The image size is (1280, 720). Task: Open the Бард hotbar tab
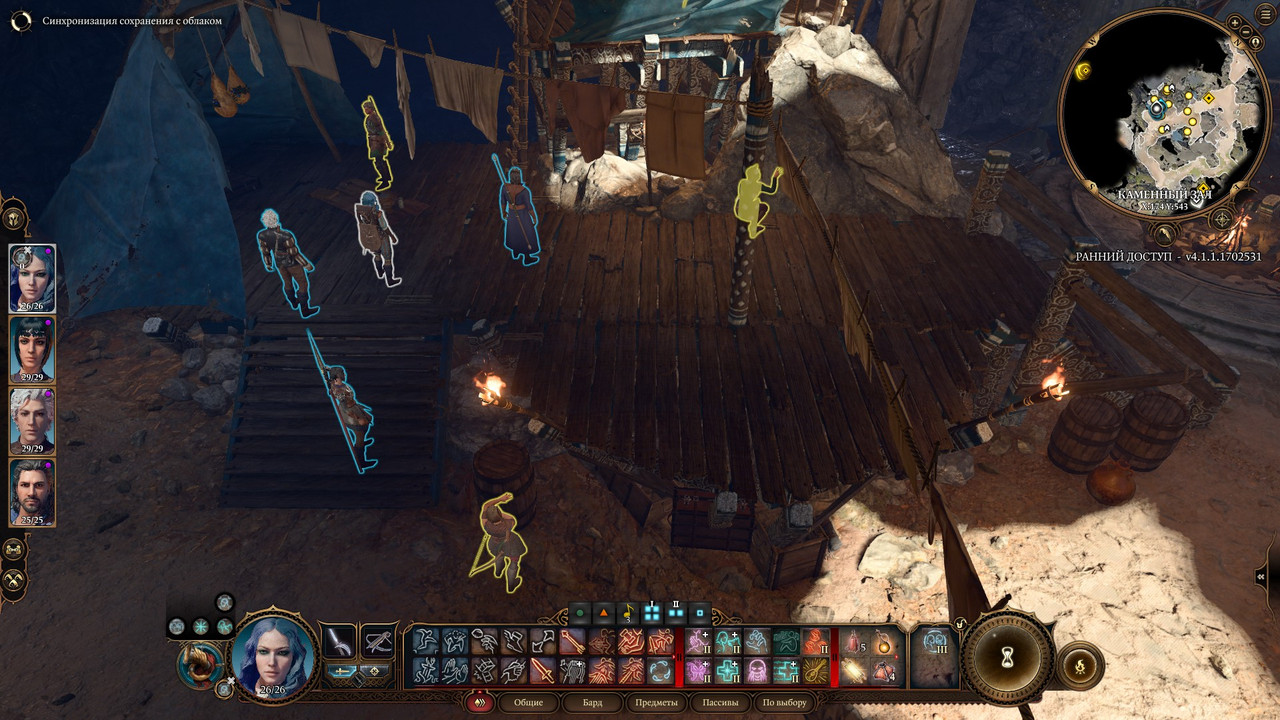click(593, 702)
